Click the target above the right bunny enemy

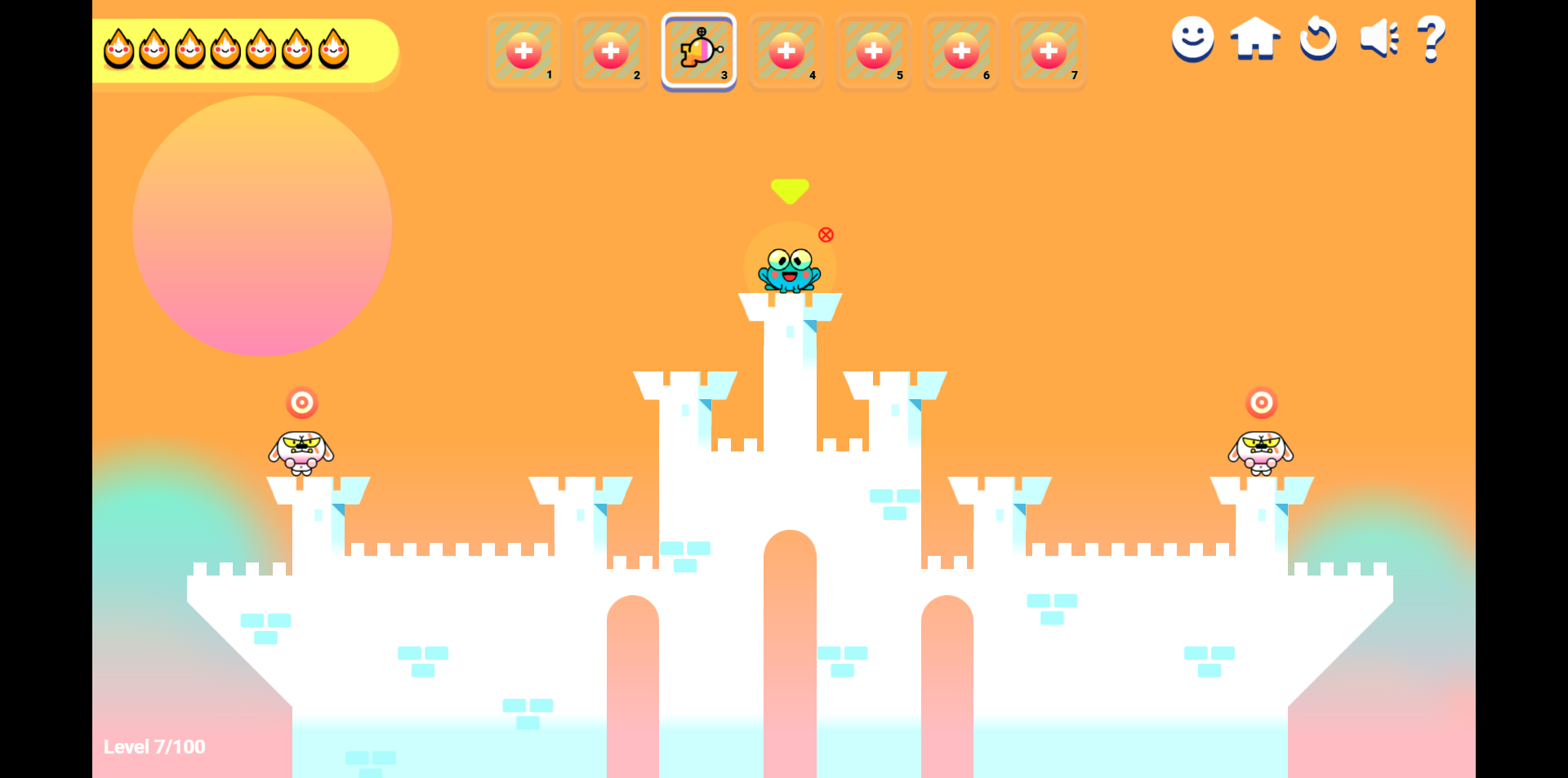[x=1263, y=402]
